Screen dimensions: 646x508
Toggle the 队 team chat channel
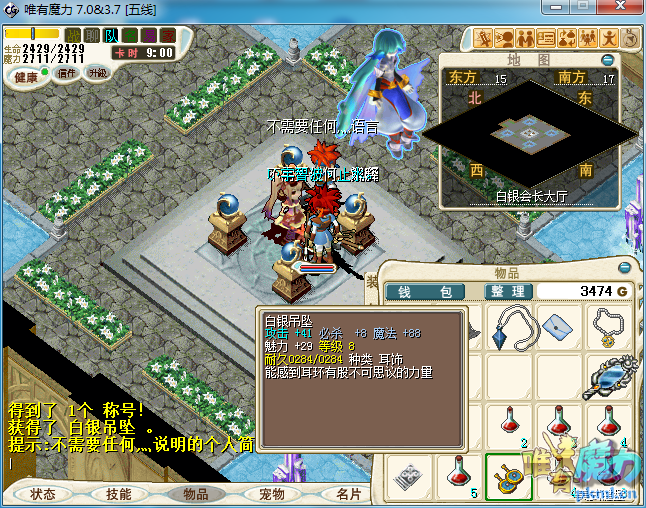[x=111, y=36]
